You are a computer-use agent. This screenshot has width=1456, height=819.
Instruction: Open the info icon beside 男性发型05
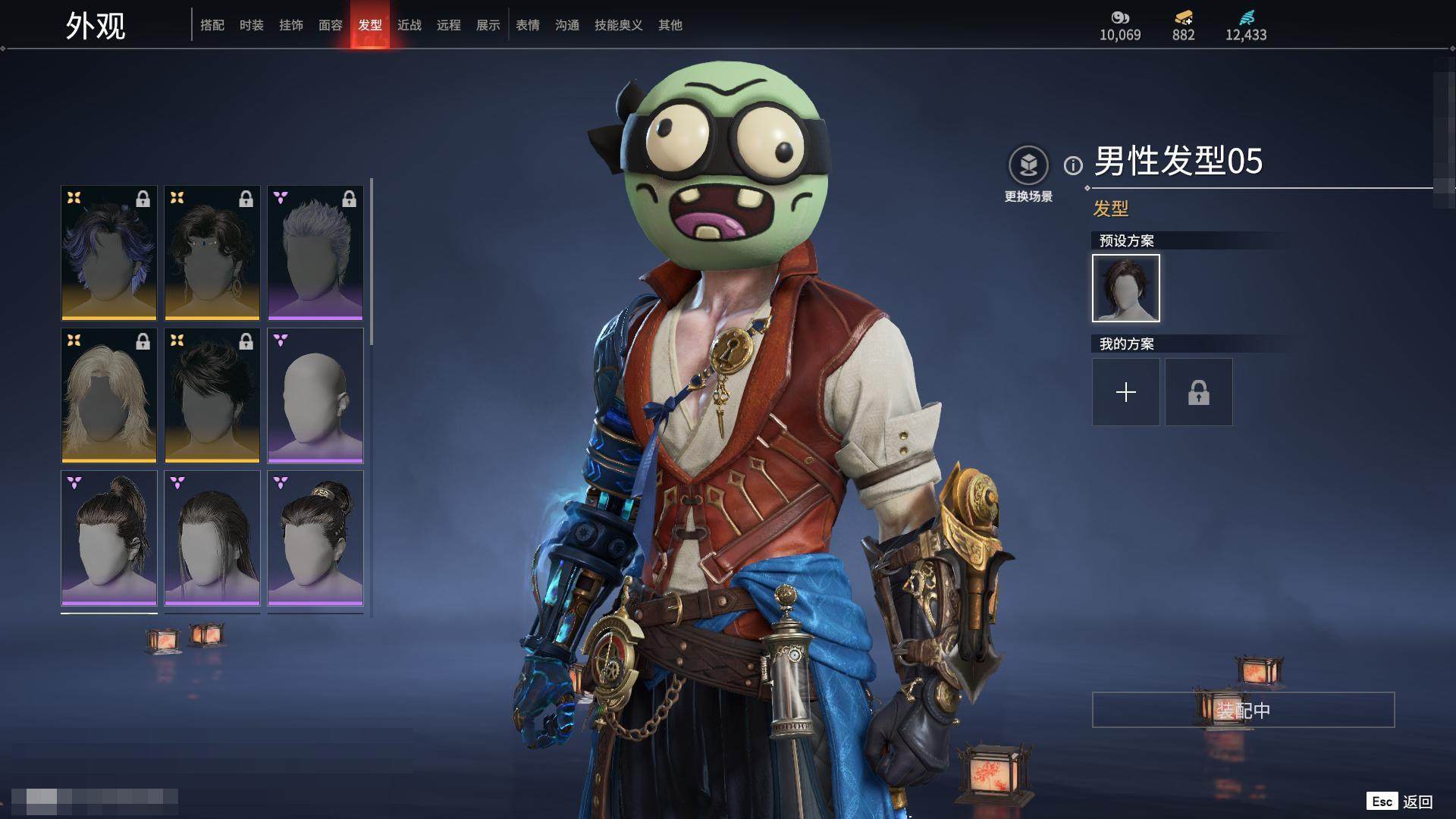pos(1073,165)
